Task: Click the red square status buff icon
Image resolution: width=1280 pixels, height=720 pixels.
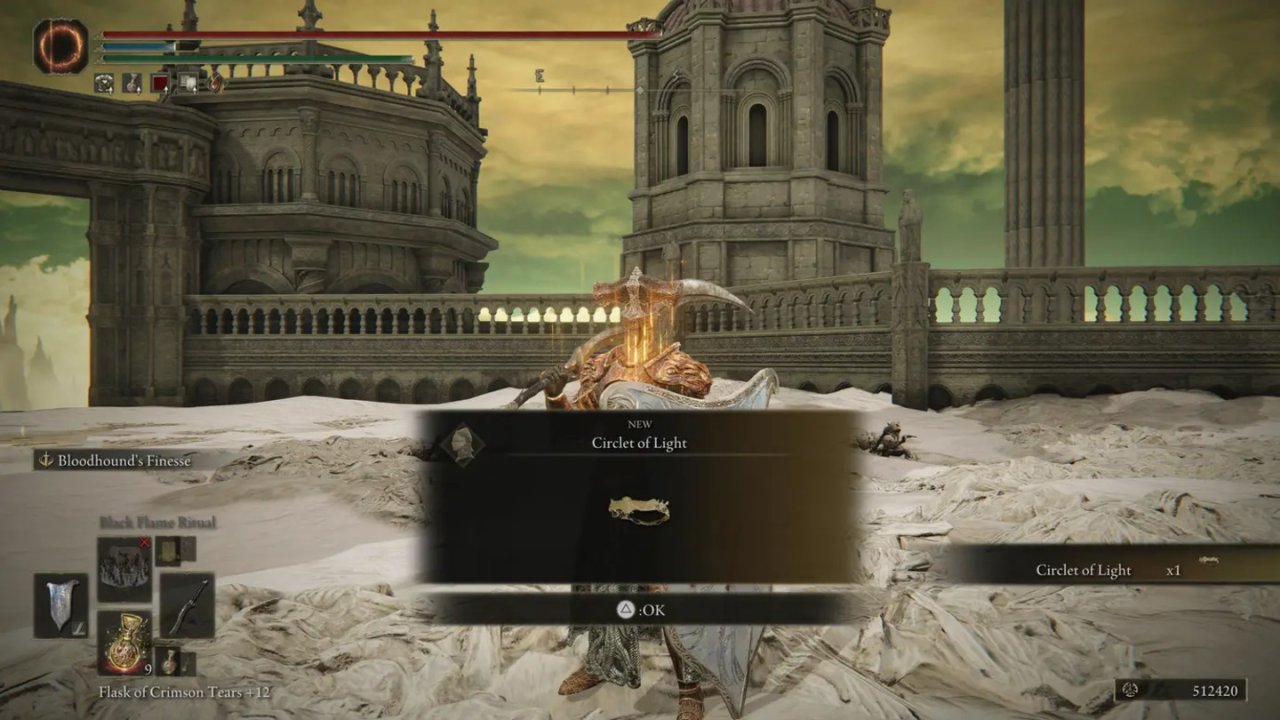Action: [x=160, y=84]
